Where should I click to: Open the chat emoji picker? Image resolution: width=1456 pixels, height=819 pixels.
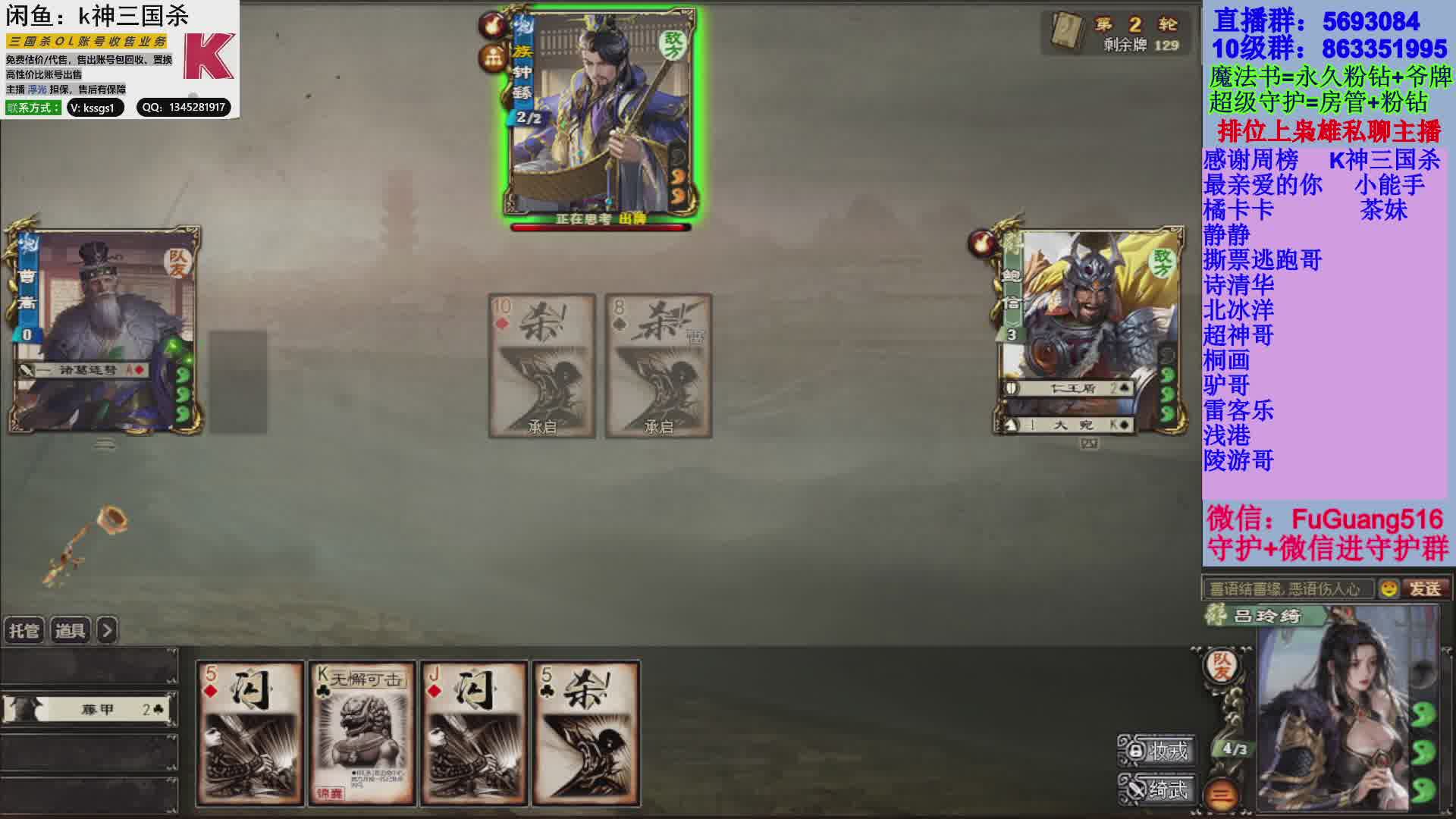click(x=1389, y=588)
